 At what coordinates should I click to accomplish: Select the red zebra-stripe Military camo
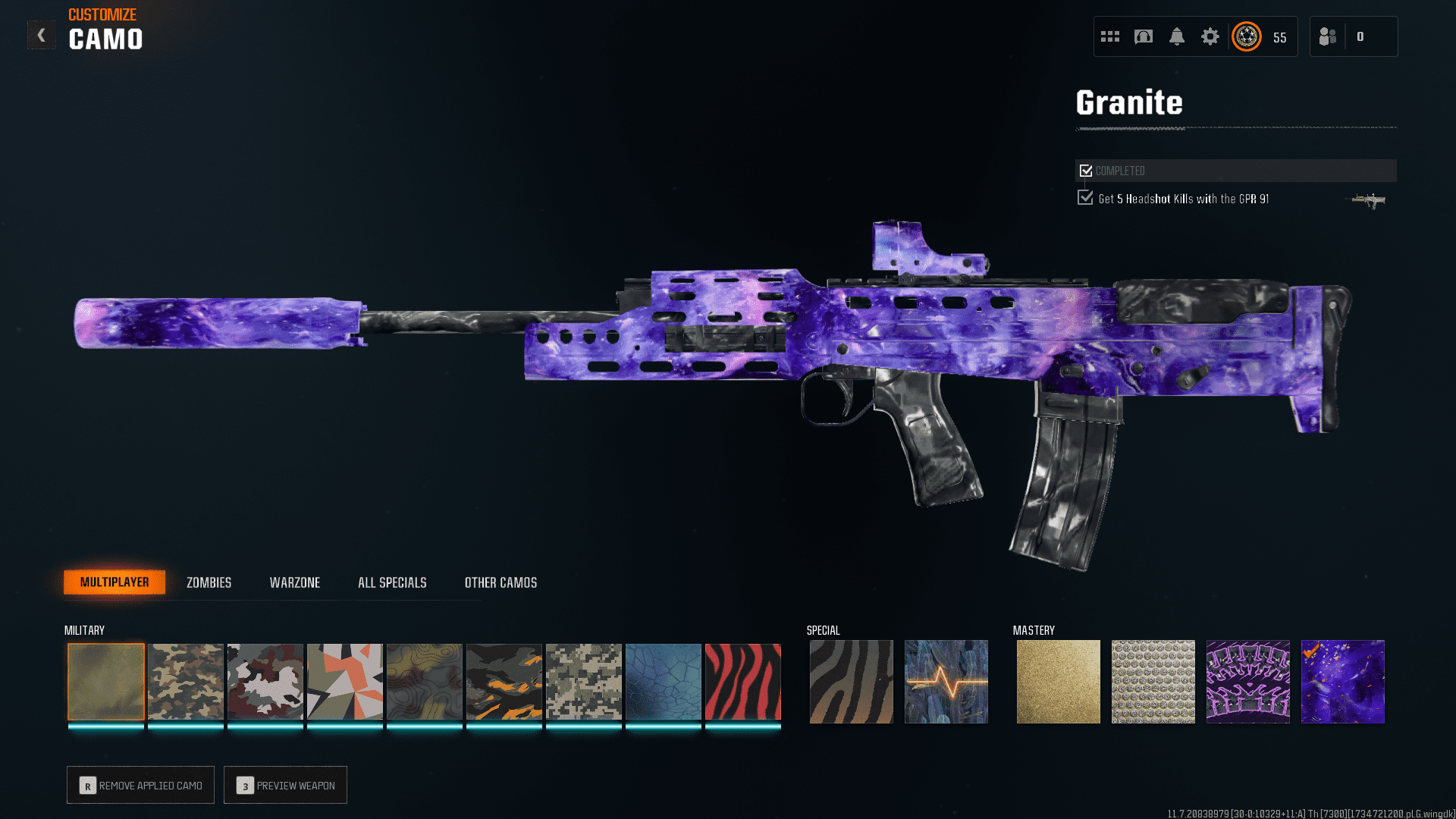(x=742, y=681)
